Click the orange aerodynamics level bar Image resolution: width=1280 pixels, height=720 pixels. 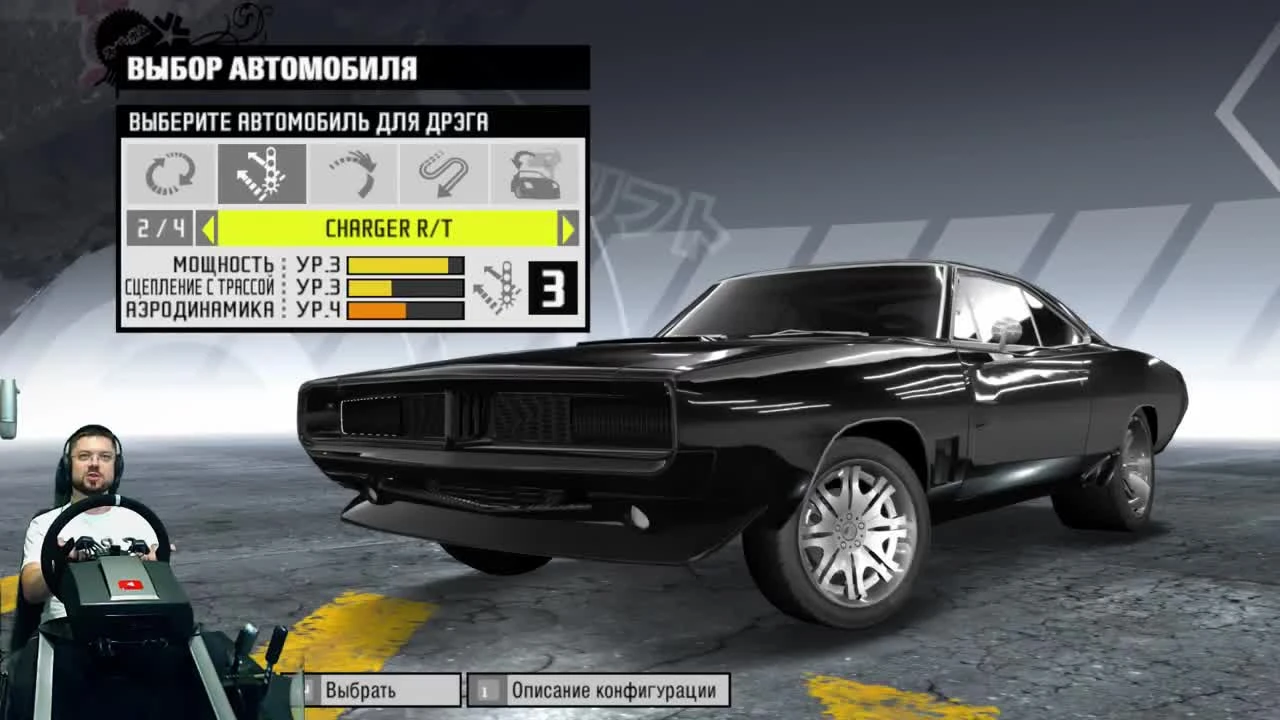[x=380, y=310]
